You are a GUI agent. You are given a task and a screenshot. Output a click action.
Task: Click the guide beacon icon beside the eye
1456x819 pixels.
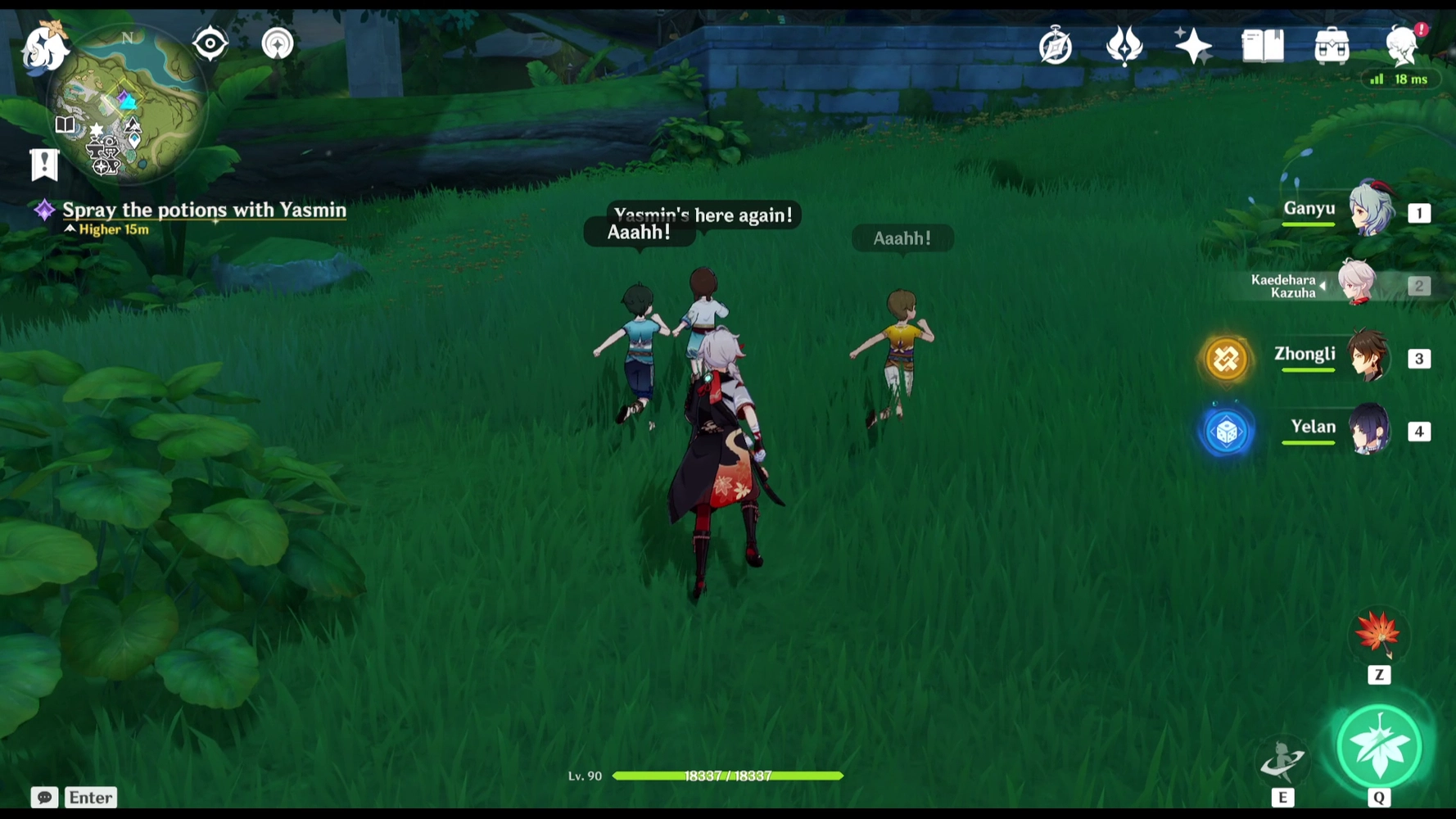point(278,43)
